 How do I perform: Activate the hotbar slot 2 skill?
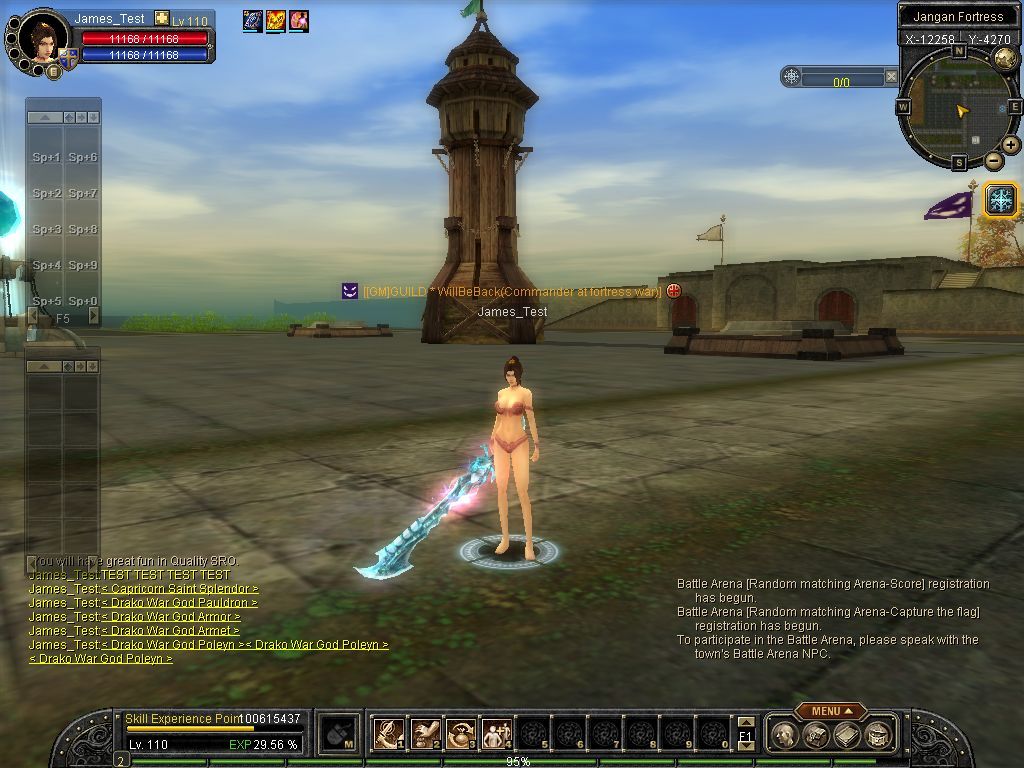425,733
